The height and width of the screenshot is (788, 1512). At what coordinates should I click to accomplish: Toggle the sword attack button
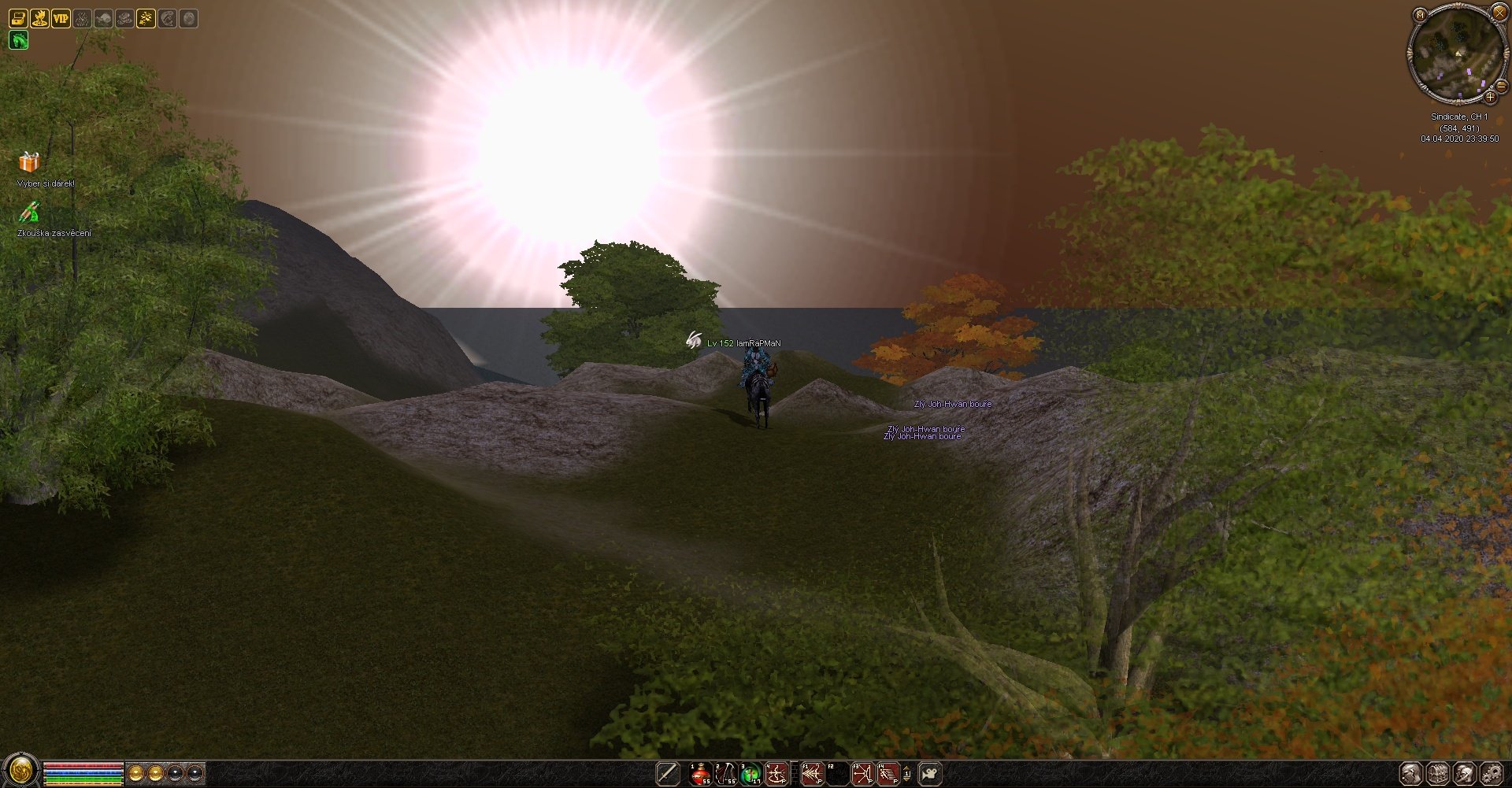click(x=667, y=774)
